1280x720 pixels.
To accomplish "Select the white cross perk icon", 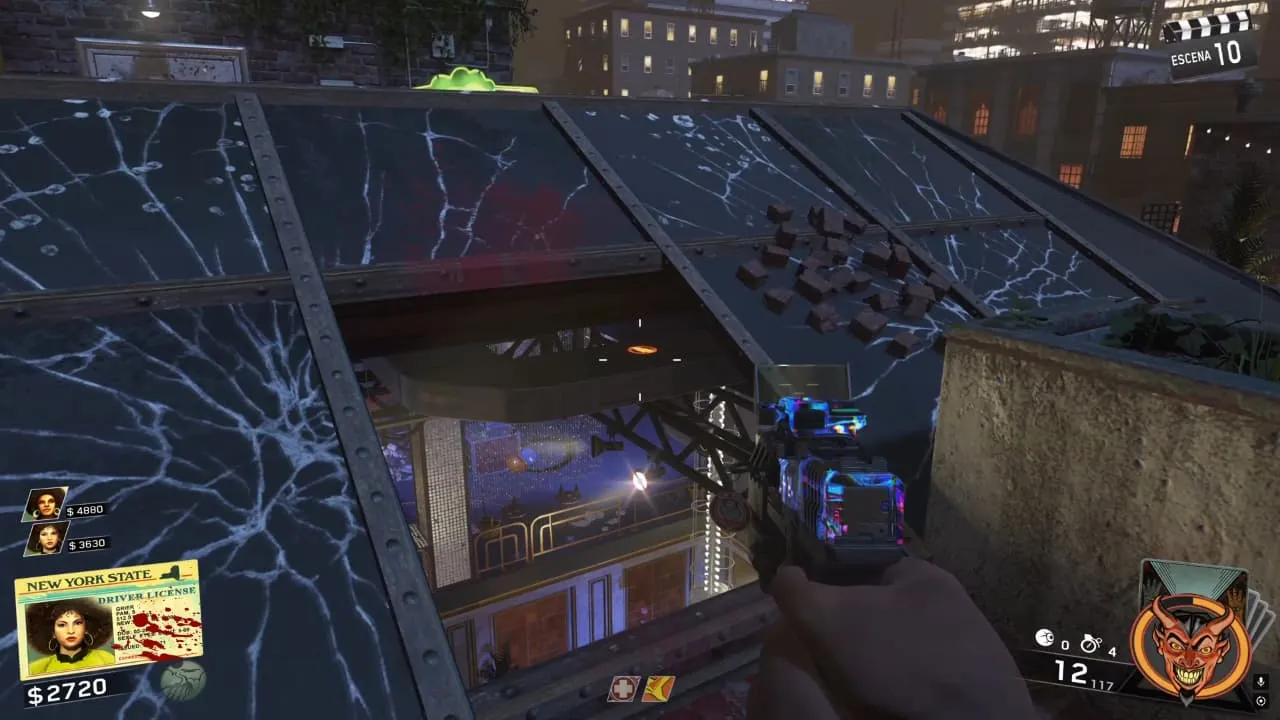I will tap(624, 688).
